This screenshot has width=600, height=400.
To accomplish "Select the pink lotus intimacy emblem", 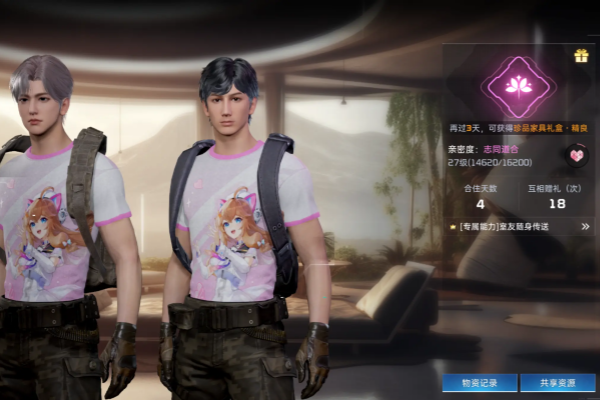I will pyautogui.click(x=518, y=86).
